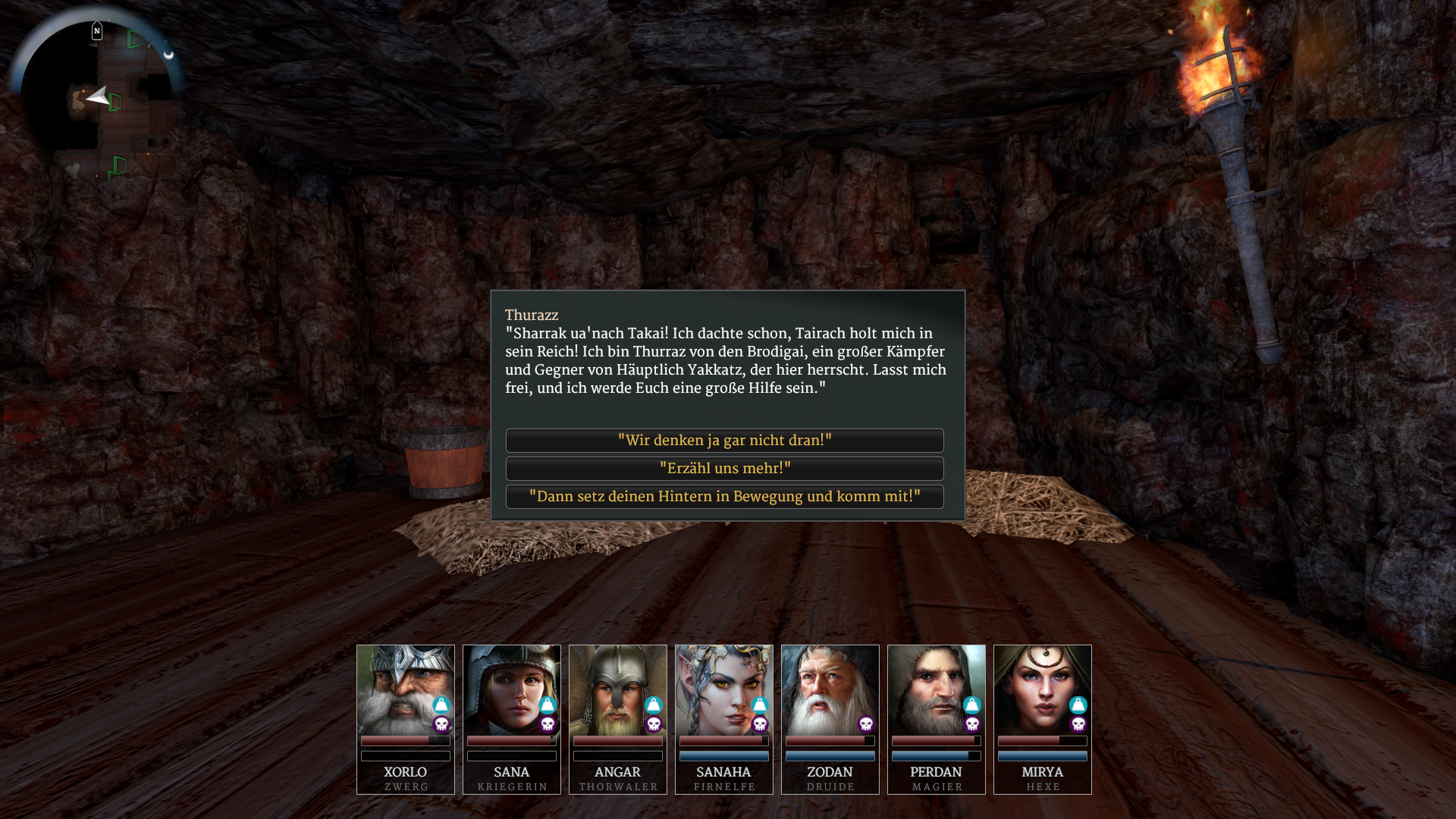Refuse with "Wir denken ja gar nicht dran!"
The width and height of the screenshot is (1456, 819).
[724, 441]
